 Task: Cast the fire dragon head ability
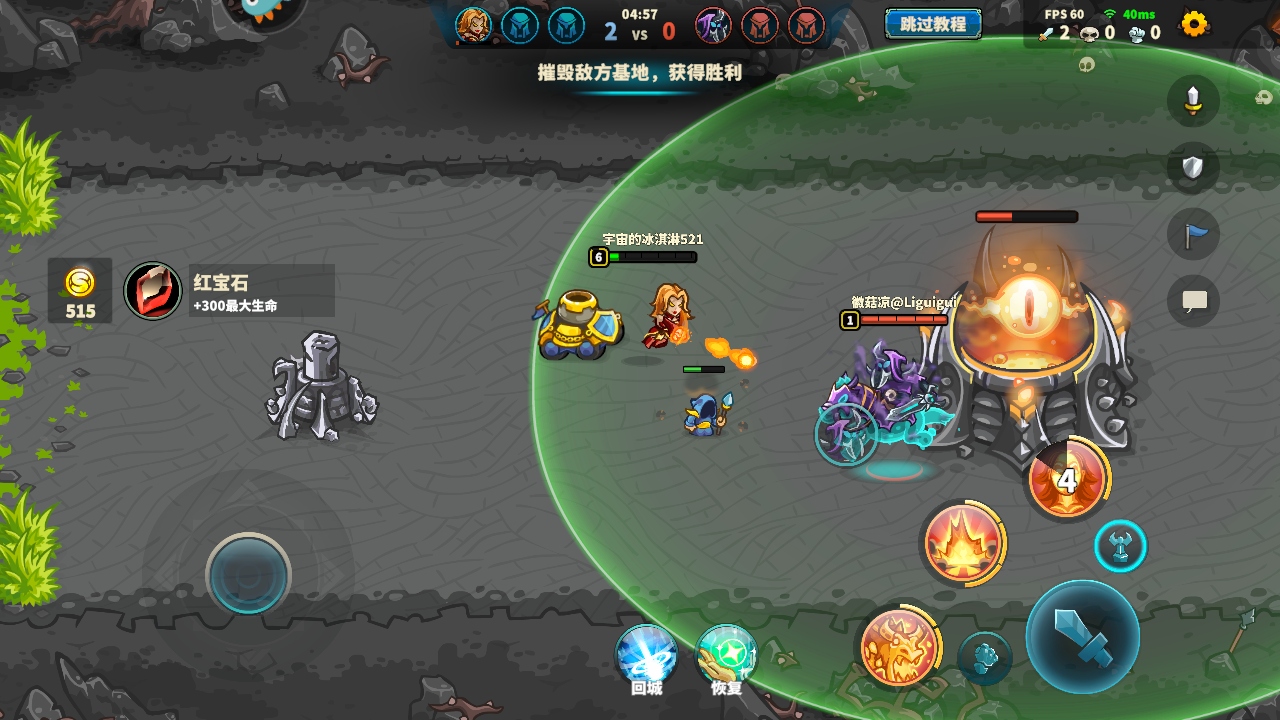tap(898, 646)
